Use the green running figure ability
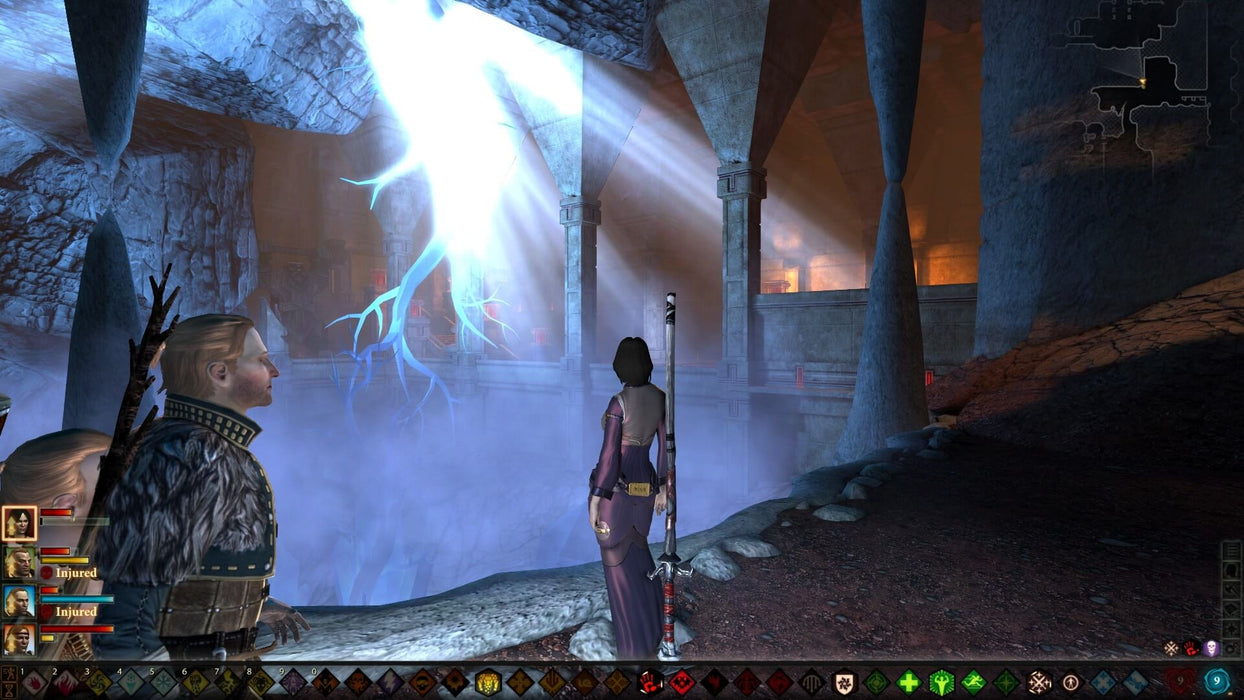1244x700 pixels. (973, 682)
